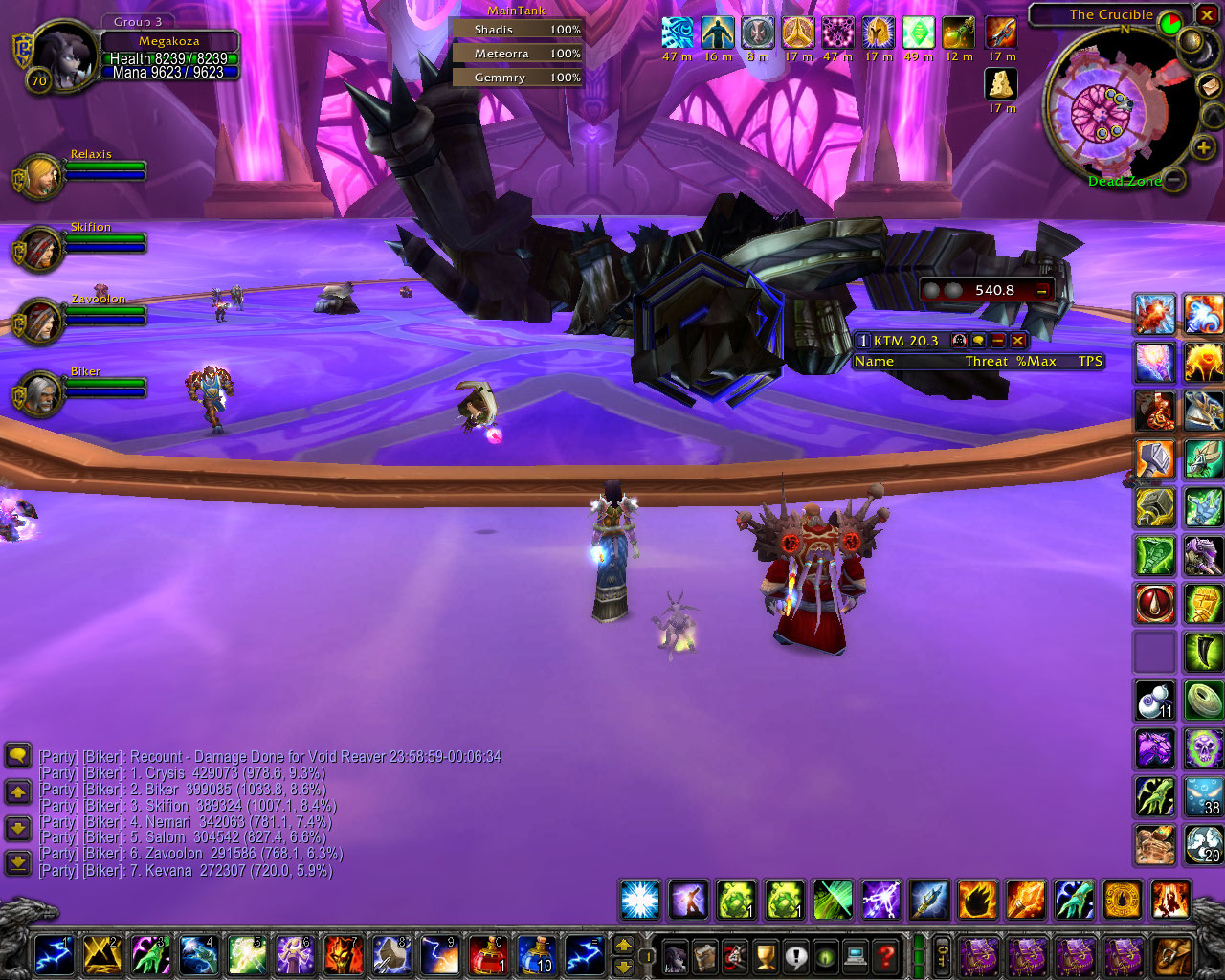
Task: Close the minimap with the X button
Action: [x=1209, y=15]
